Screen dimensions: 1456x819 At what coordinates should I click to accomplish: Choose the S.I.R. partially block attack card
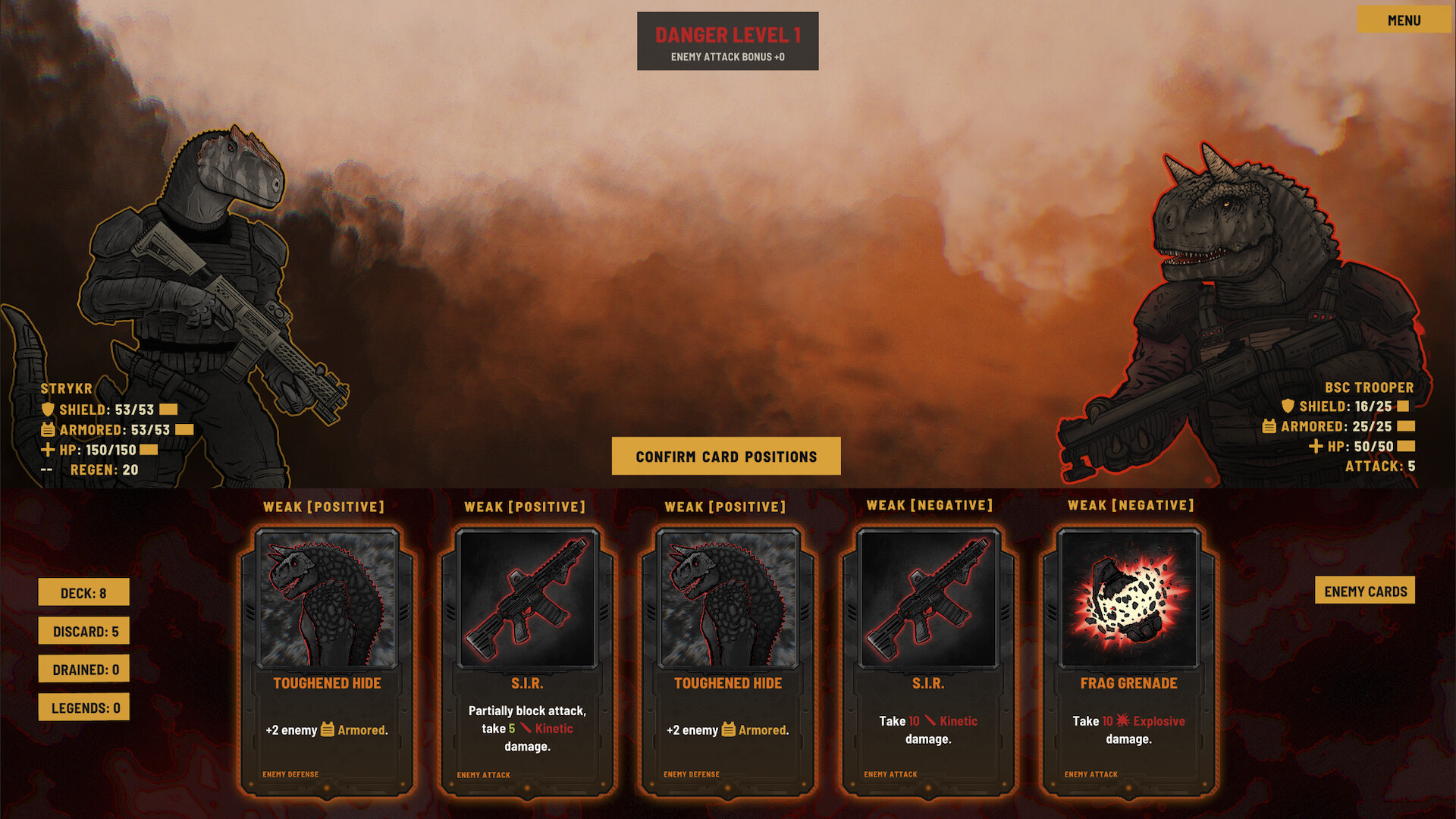pyautogui.click(x=527, y=660)
